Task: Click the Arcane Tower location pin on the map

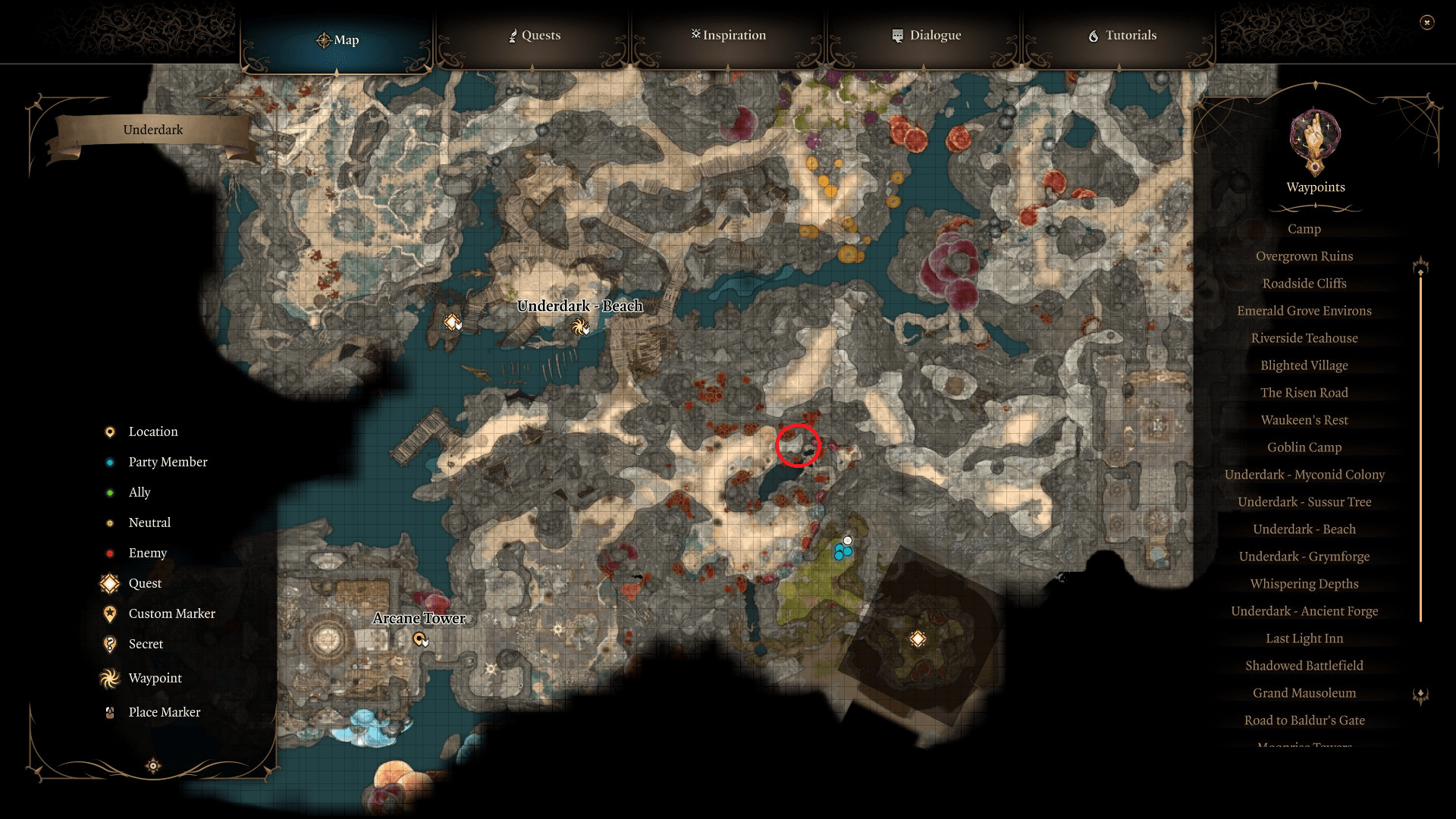Action: click(420, 640)
